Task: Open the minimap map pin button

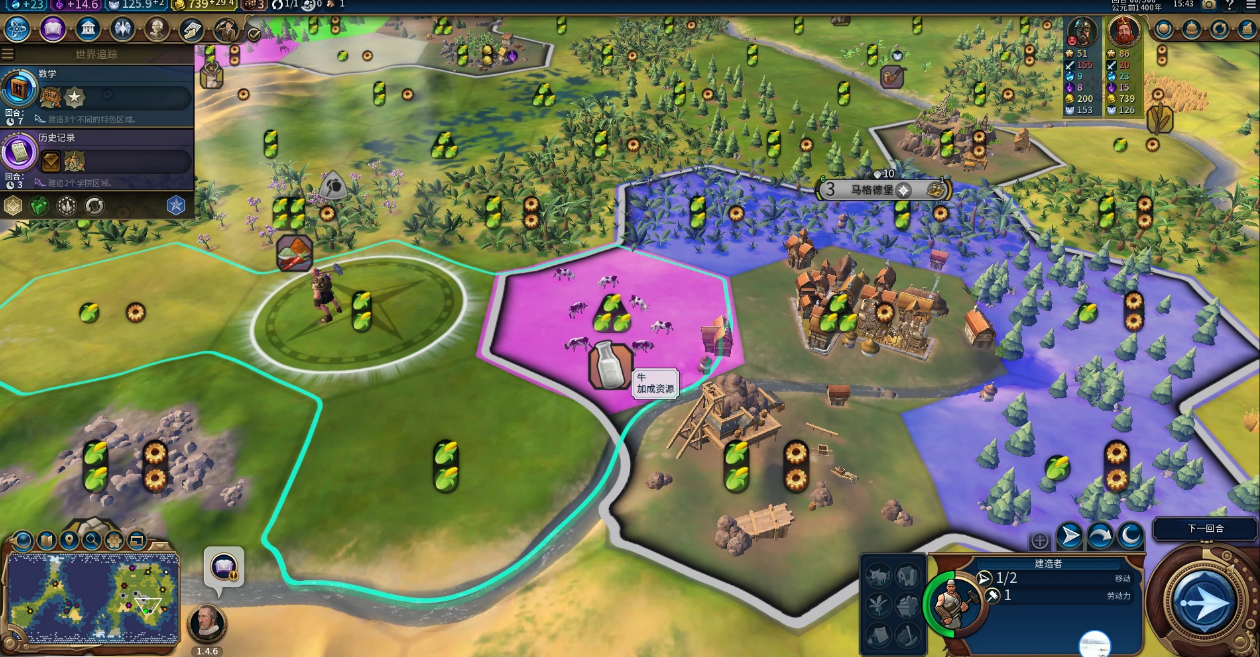Action: pos(69,541)
